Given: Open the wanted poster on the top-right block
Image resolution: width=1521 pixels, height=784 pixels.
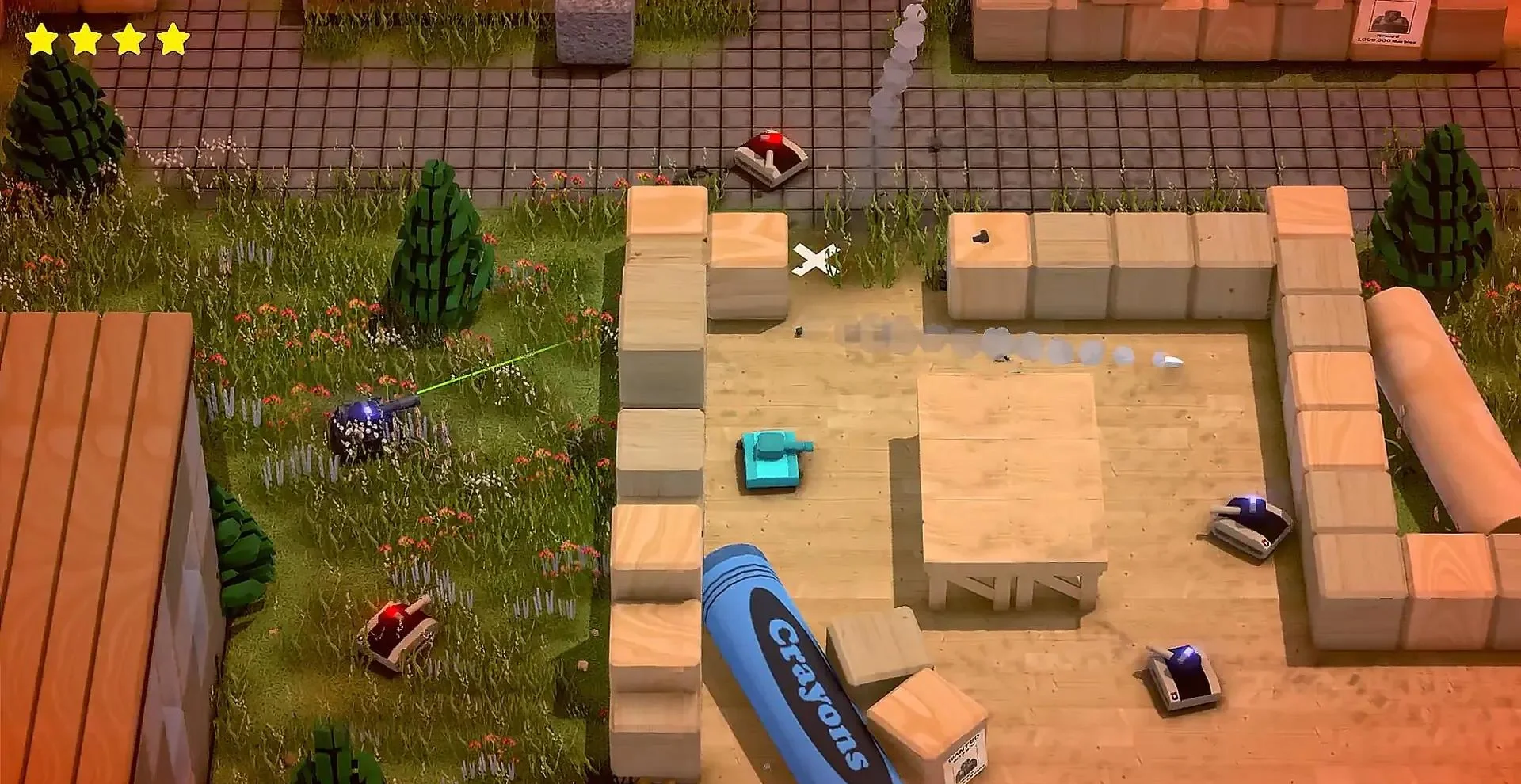Looking at the screenshot, I should pos(1389,20).
